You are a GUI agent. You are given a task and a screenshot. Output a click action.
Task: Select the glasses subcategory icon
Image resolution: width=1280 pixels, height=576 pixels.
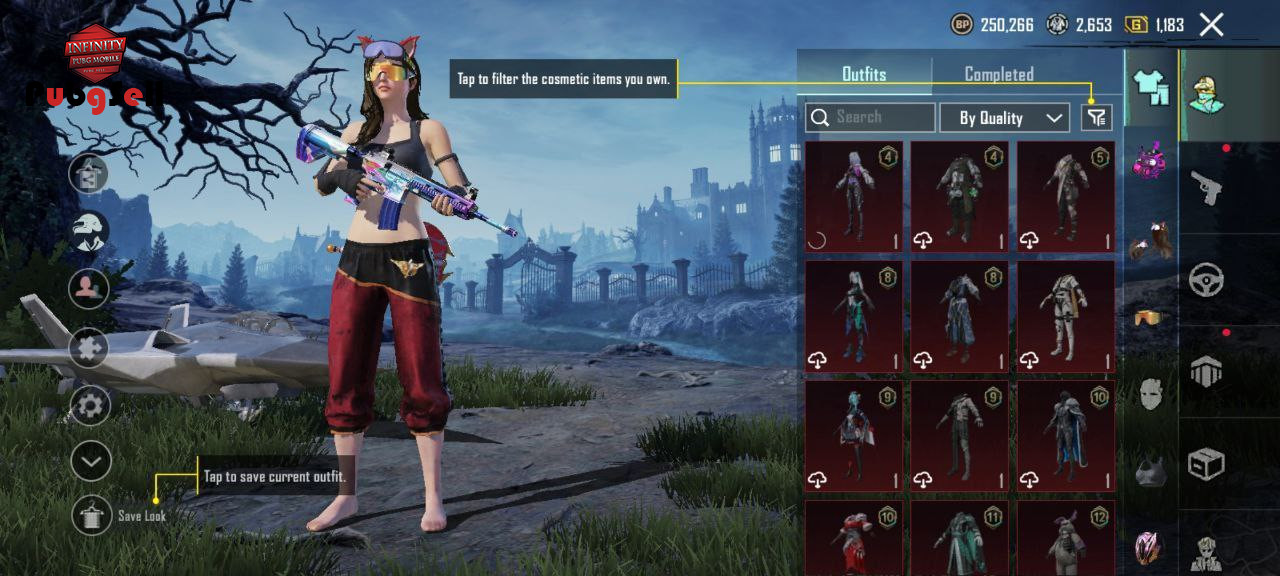(1151, 318)
